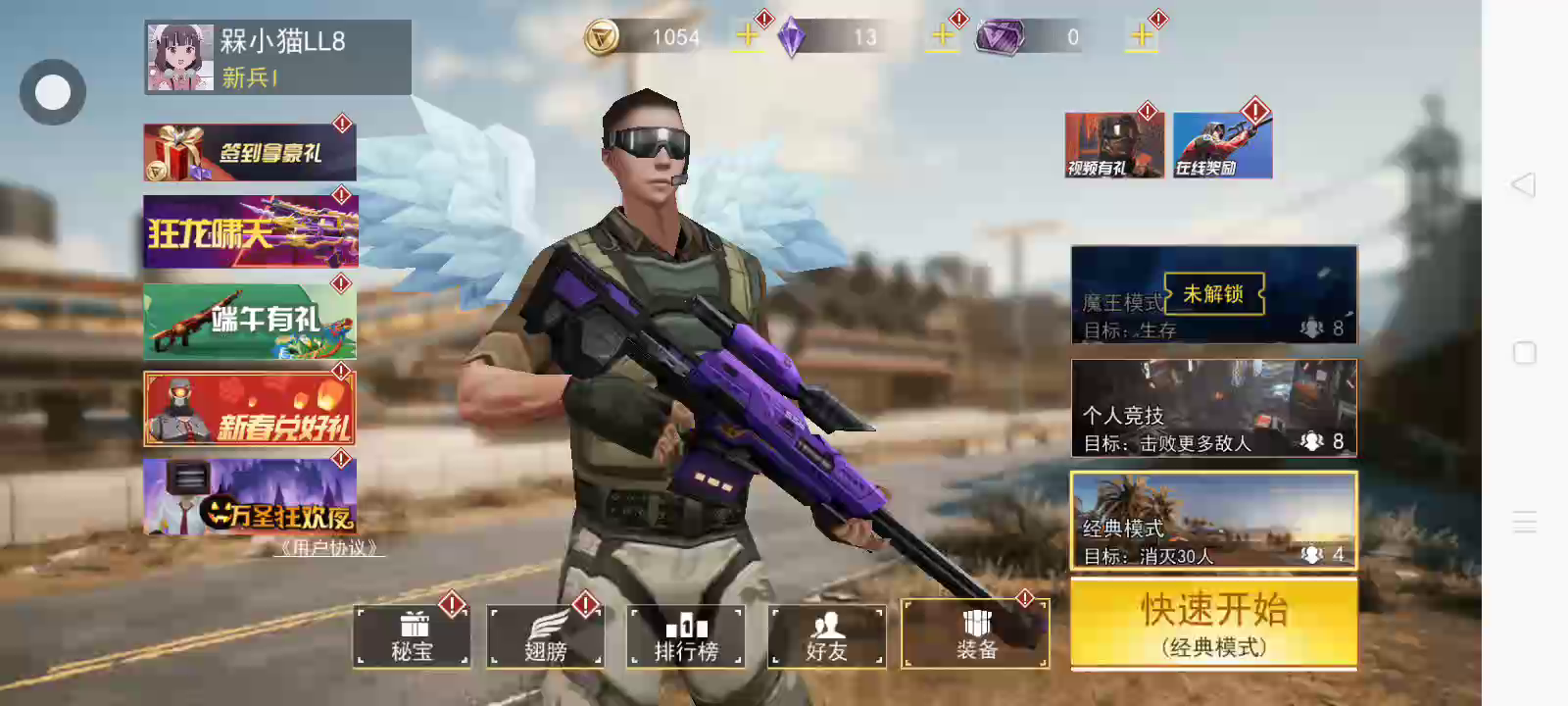The height and width of the screenshot is (706, 1568).
Task: Open the 用户协议 link
Action: pyautogui.click(x=329, y=548)
